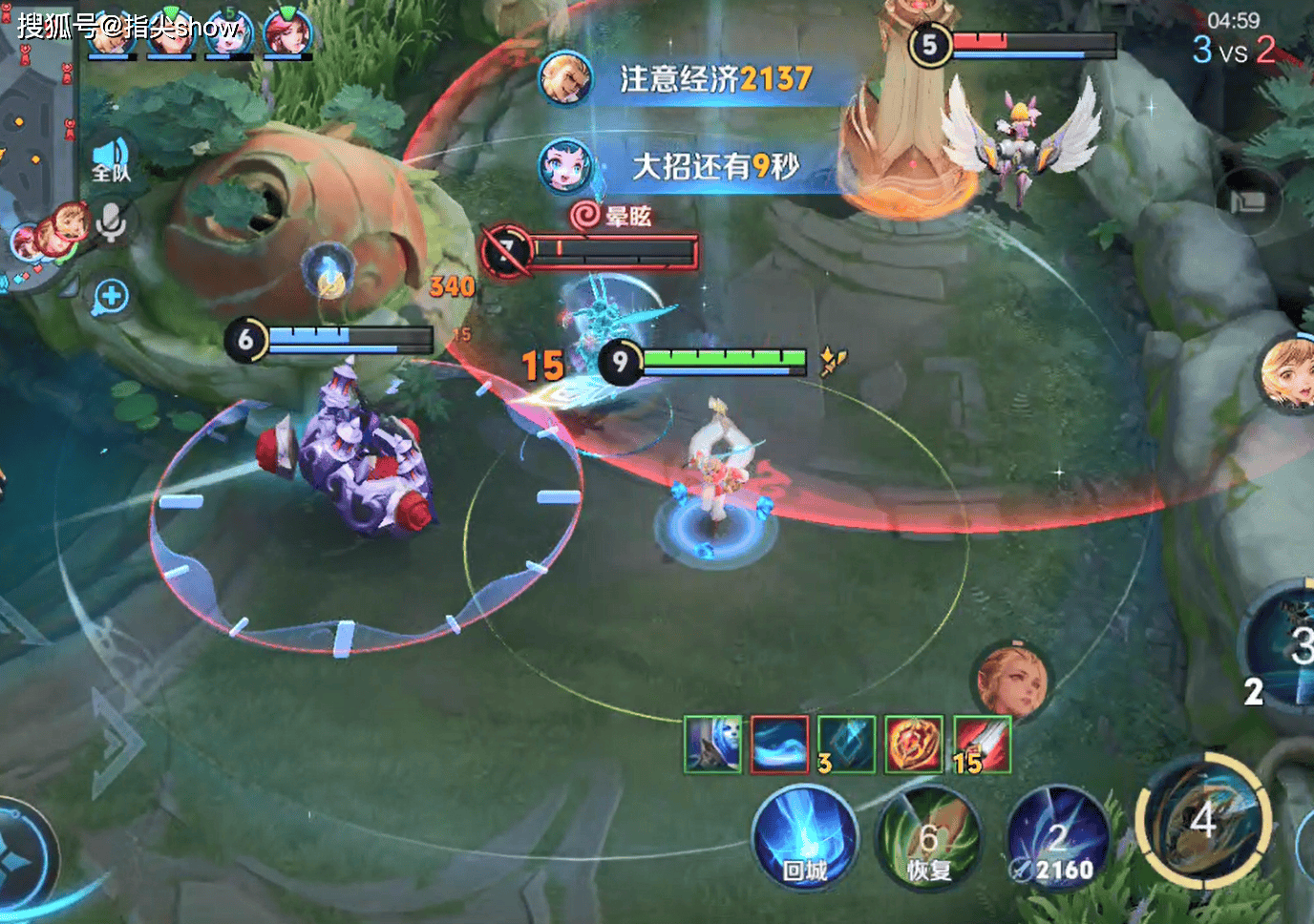Screen dimensions: 1314x924
Task: Tap the 回城 recall button
Action: point(804,839)
